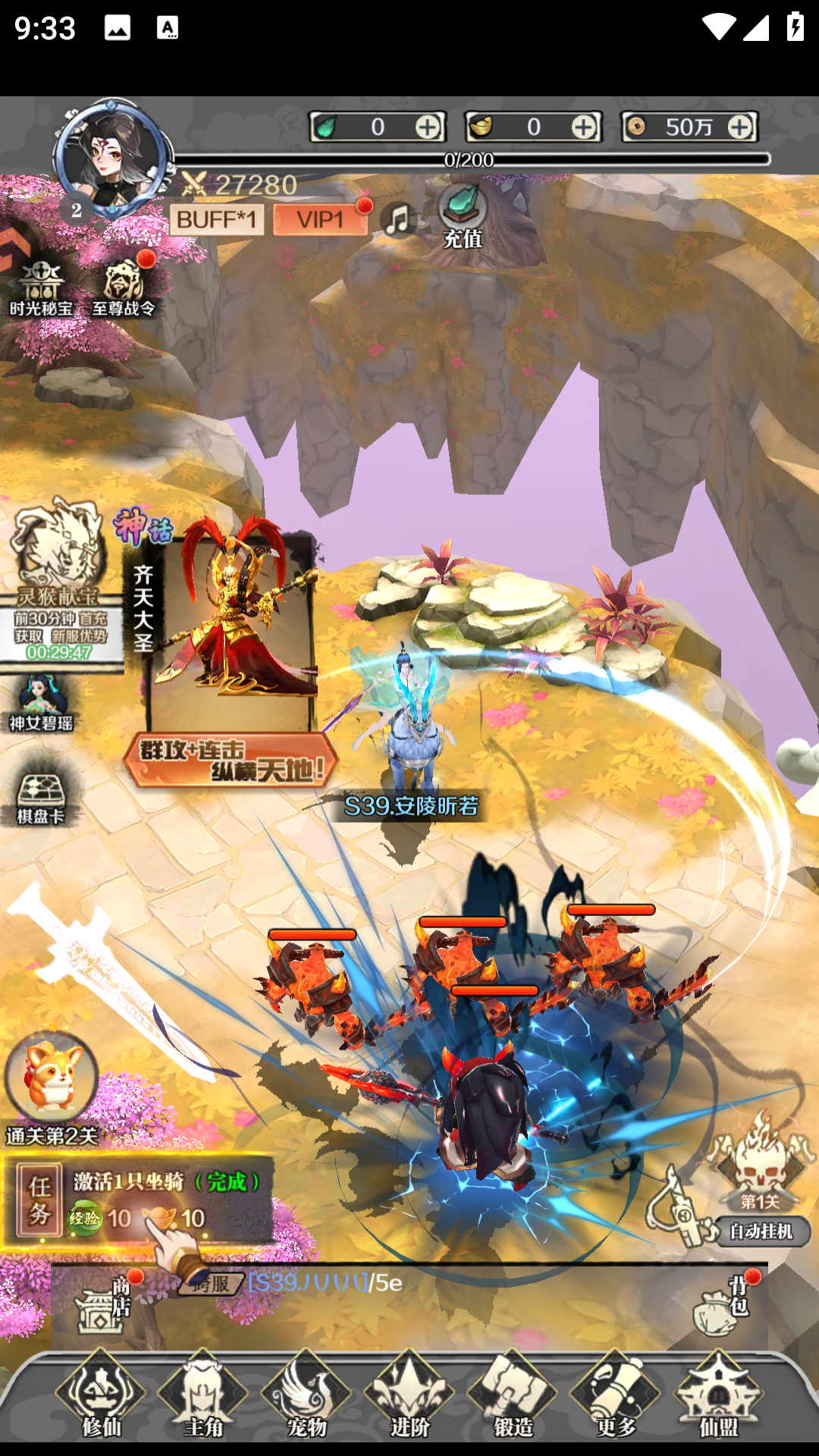This screenshot has width=819, height=1456.
Task: Toggle the music note icon
Action: click(x=398, y=220)
